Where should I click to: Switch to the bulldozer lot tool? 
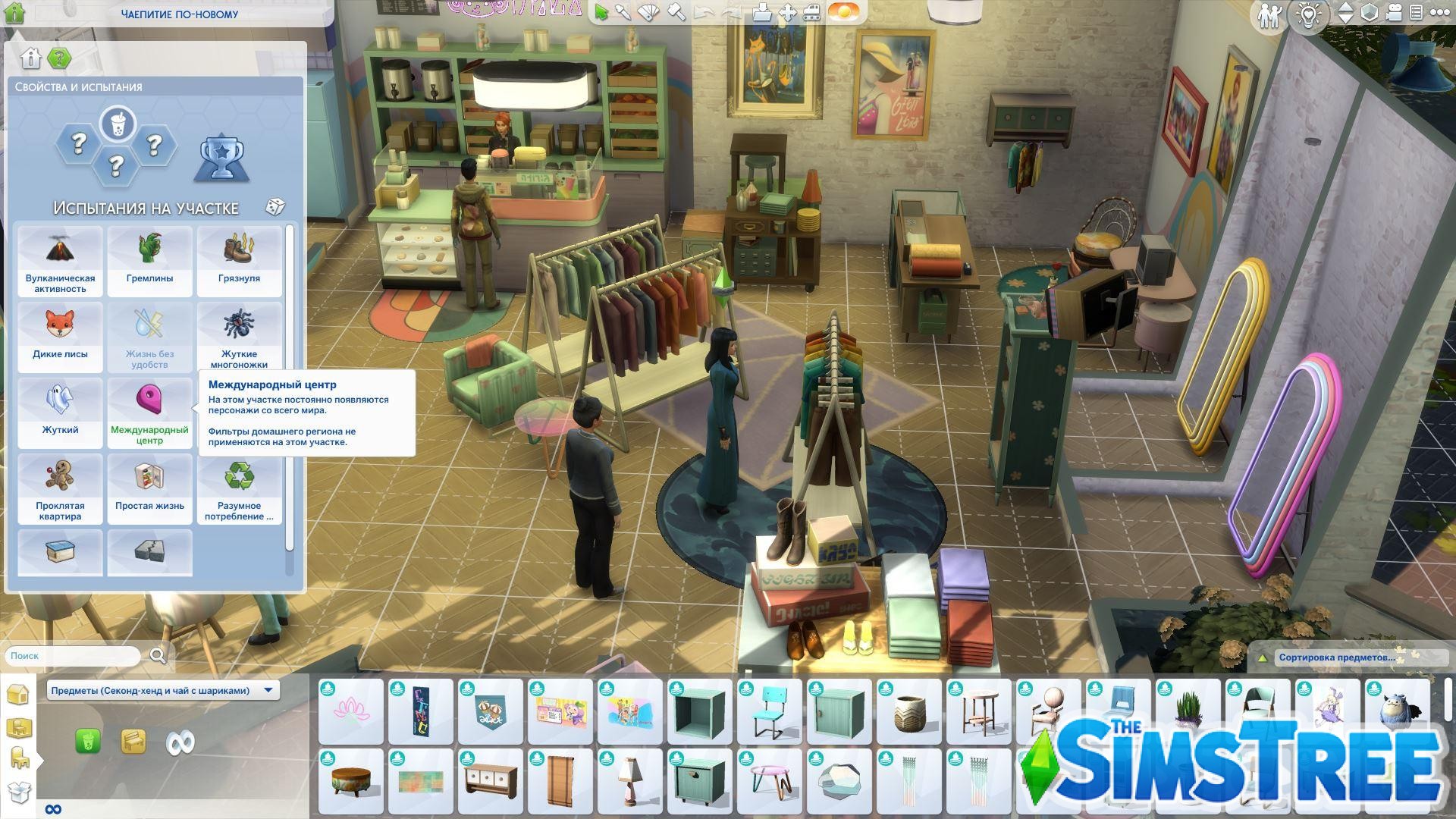(x=811, y=13)
